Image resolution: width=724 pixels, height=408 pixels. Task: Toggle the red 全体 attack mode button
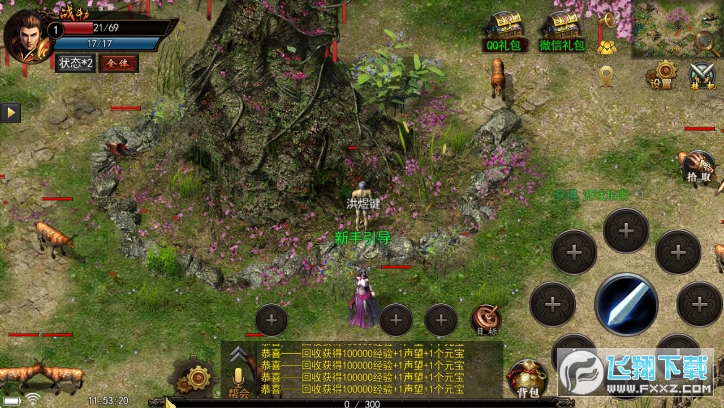118,63
